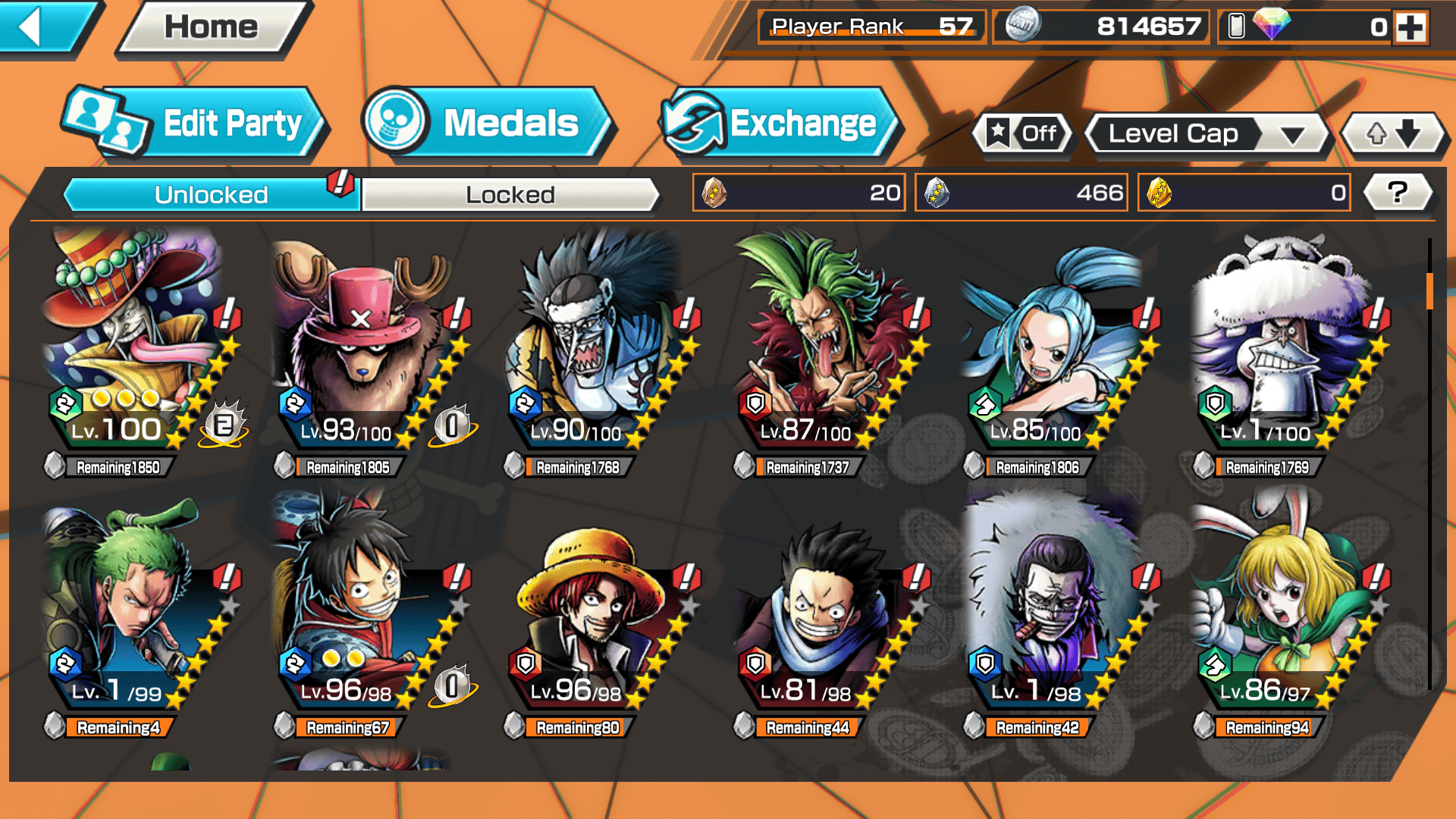The height and width of the screenshot is (819, 1456).
Task: Switch to the Unlocked tab
Action: point(210,195)
